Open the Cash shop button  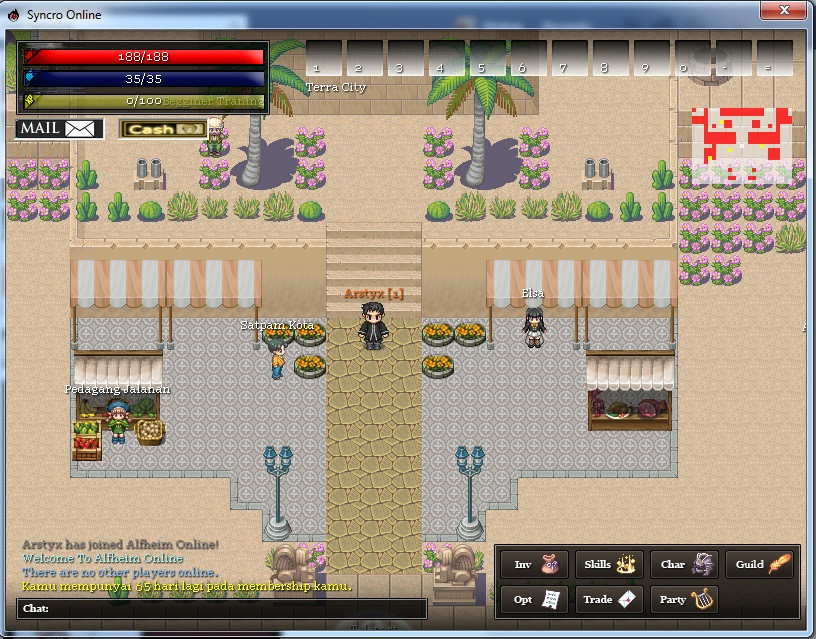[163, 129]
